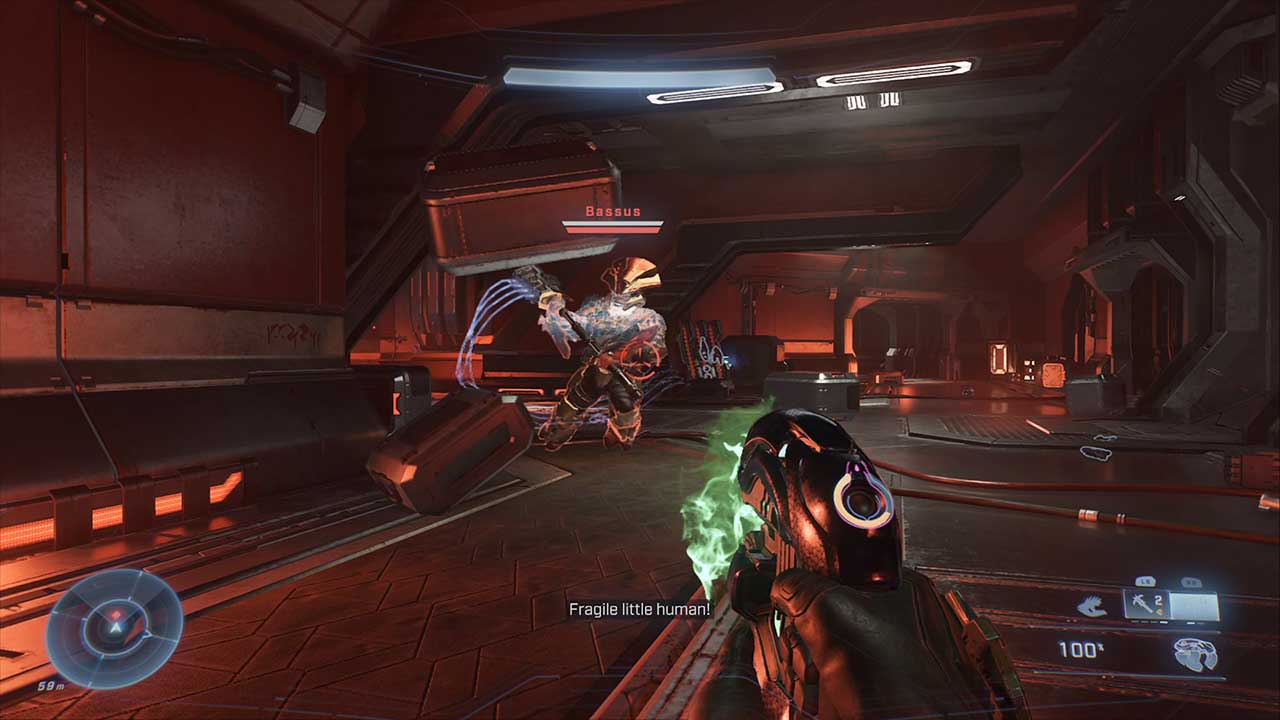This screenshot has width=1280, height=720.
Task: Click the secondary weapon hand icon
Action: click(x=1091, y=606)
